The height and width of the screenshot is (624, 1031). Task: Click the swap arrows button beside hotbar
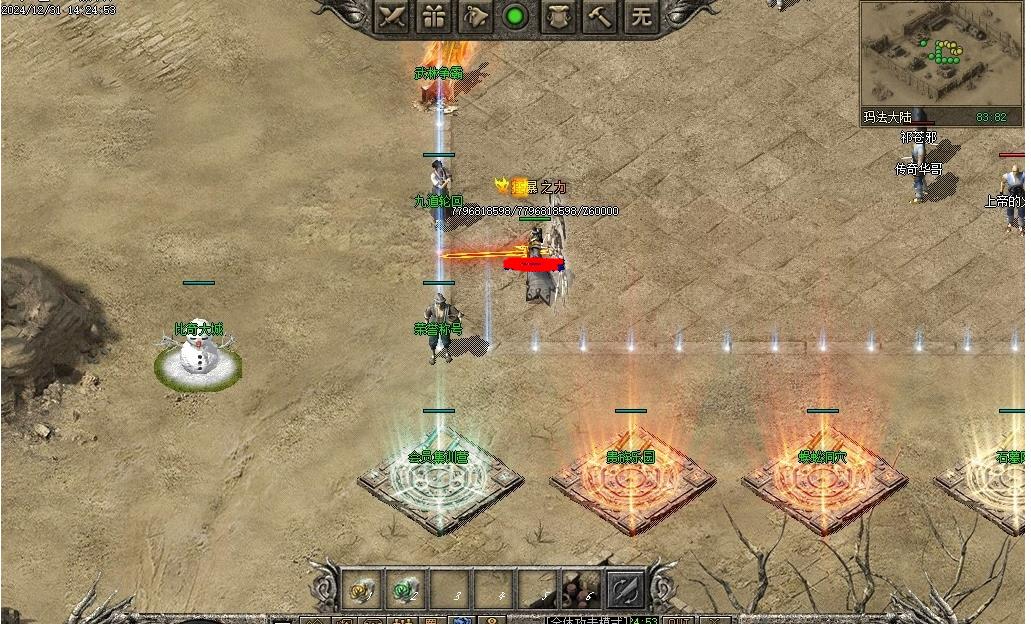(x=626, y=590)
